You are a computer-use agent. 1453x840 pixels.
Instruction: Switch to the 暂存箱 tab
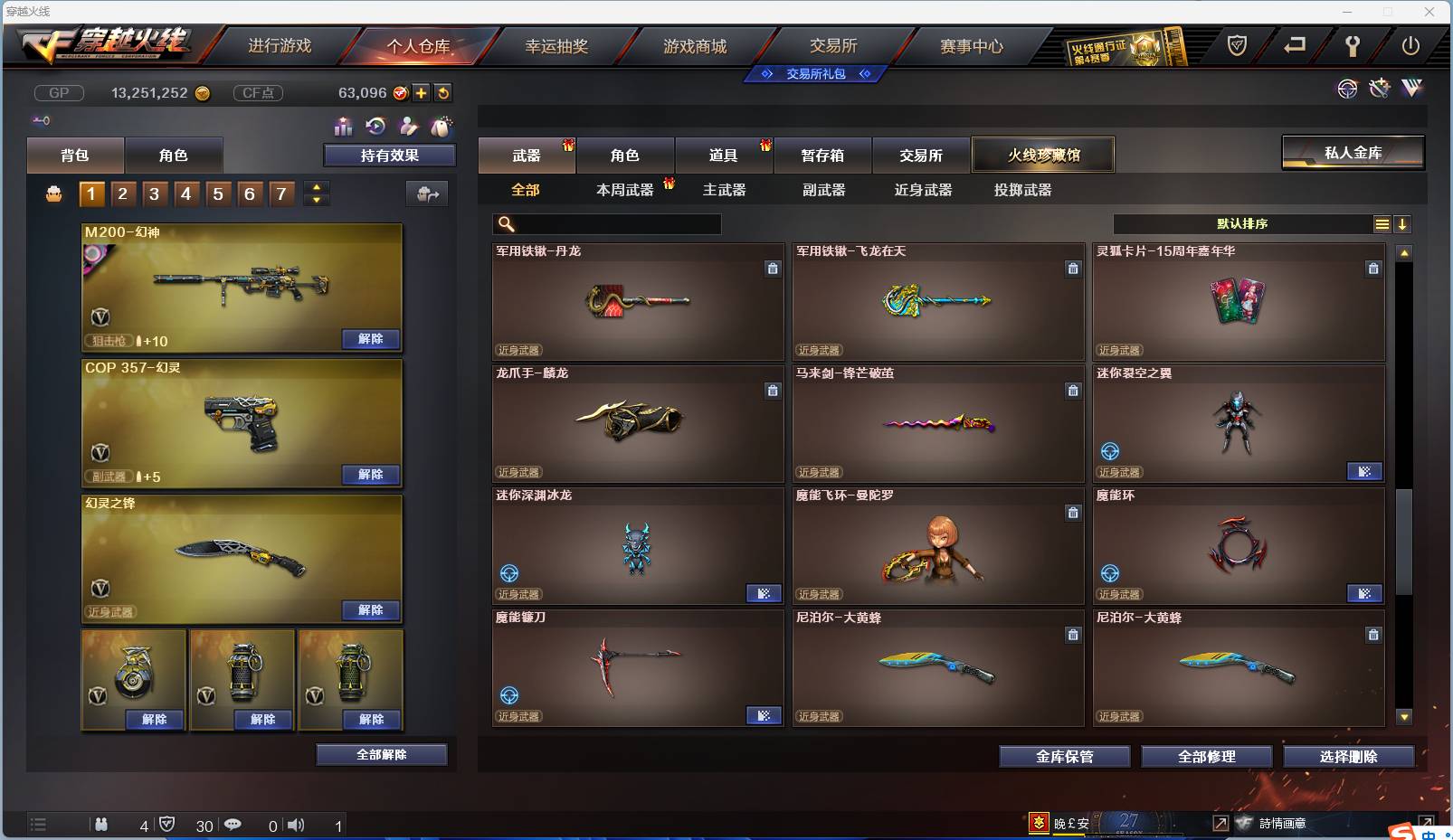point(822,155)
